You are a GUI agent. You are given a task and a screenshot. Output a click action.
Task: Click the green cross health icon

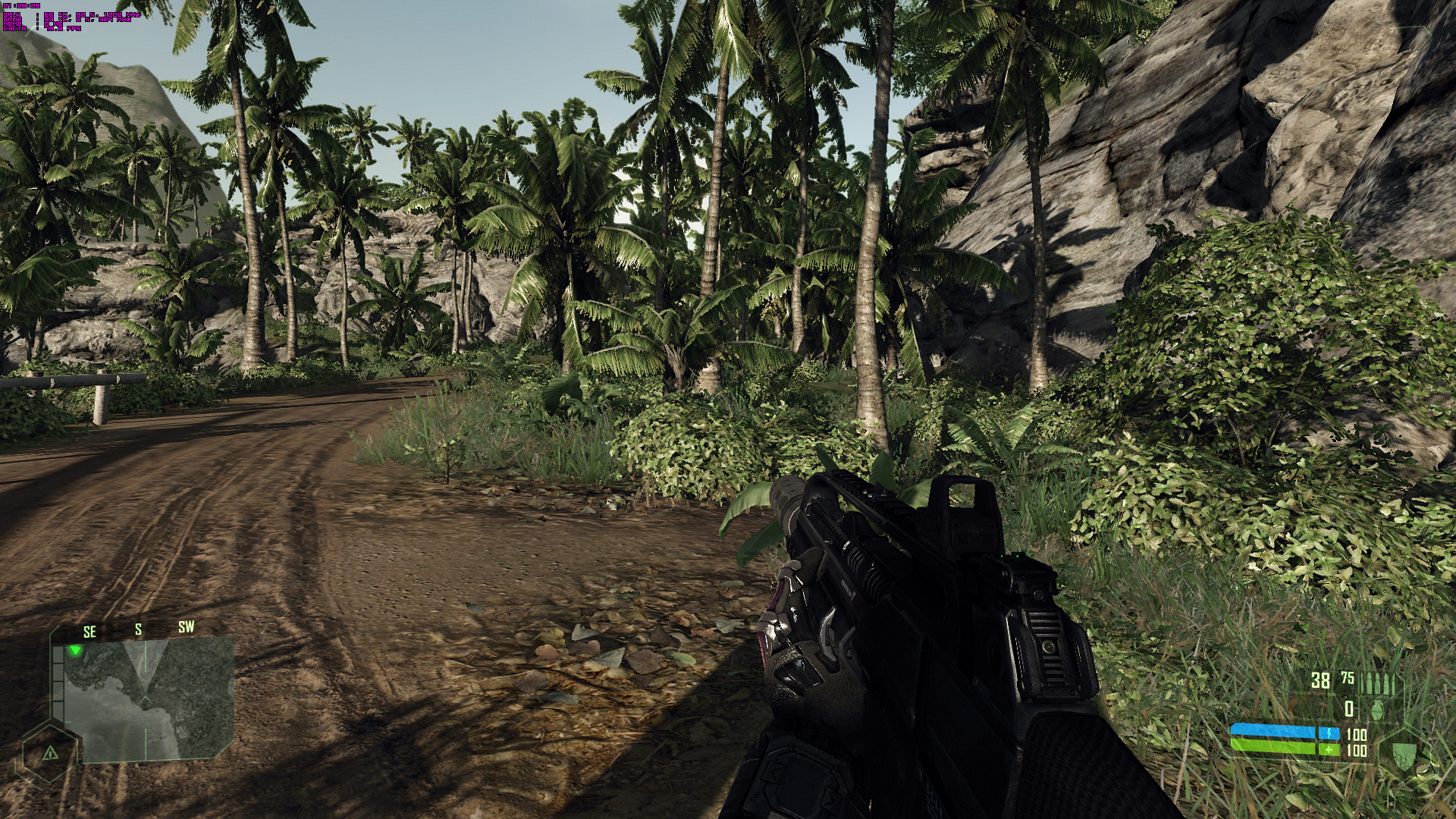pos(1329,749)
